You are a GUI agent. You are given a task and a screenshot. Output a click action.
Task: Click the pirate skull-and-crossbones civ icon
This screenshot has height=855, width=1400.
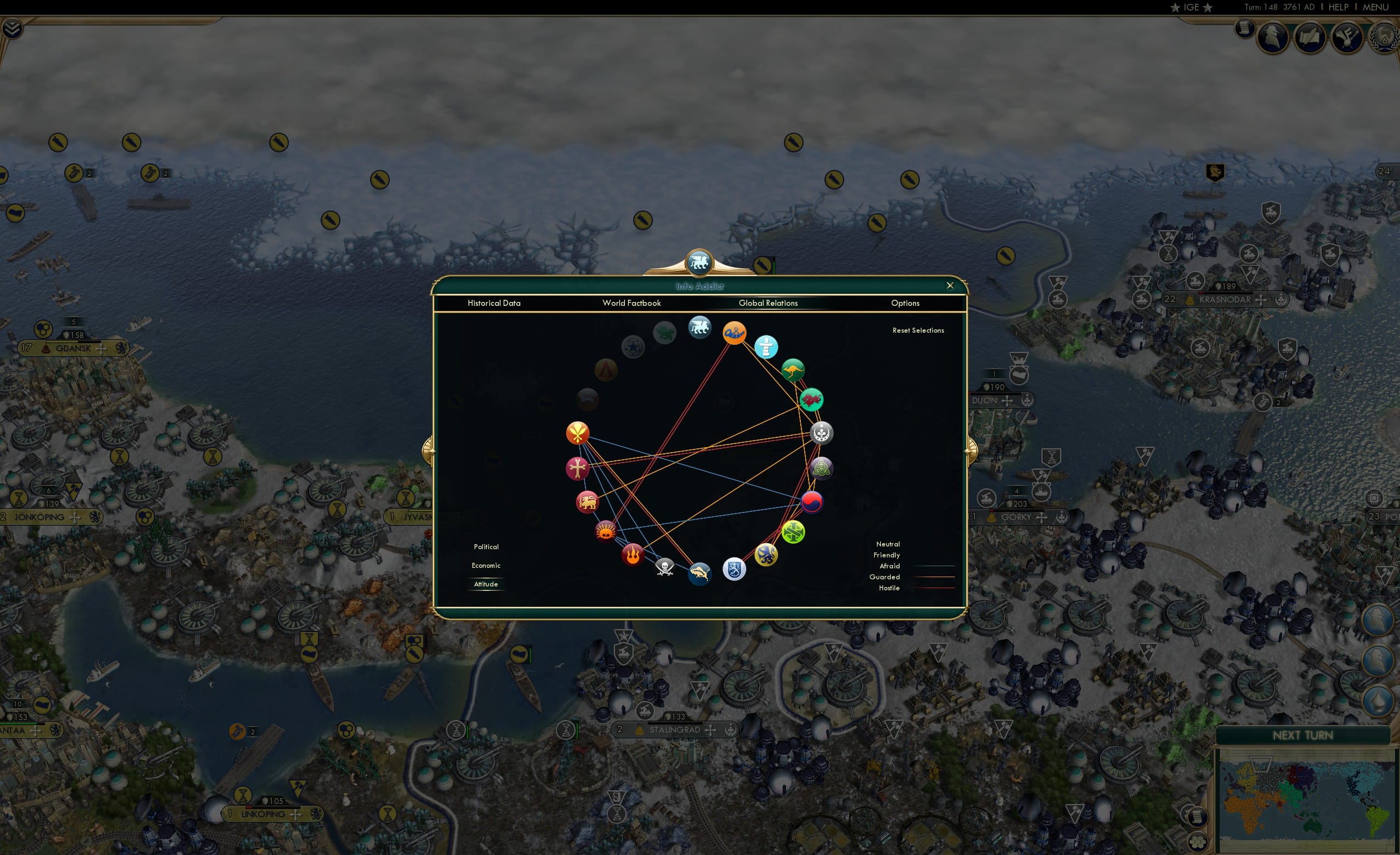[665, 569]
